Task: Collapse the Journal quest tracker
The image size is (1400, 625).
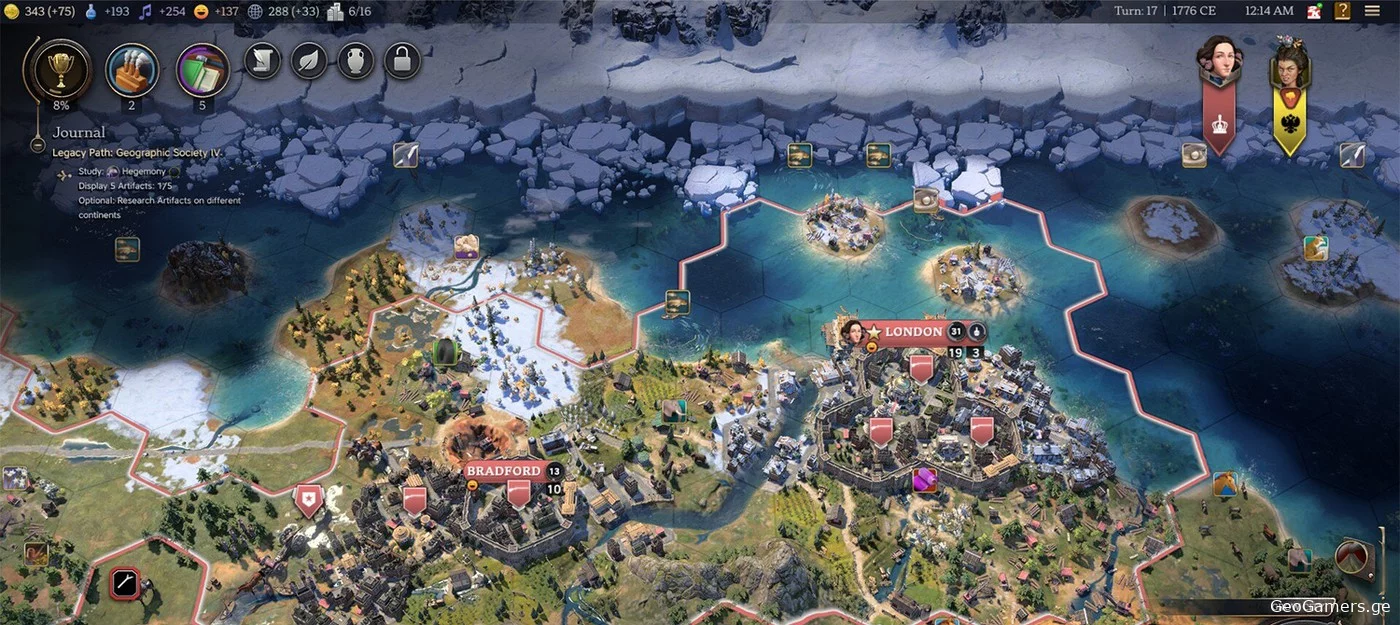Action: [37, 144]
